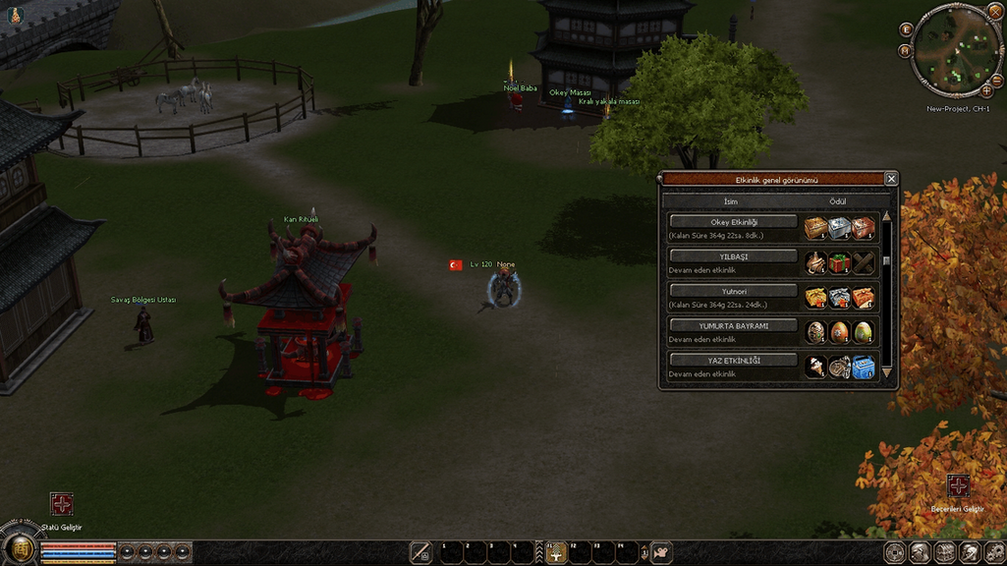Select the Okey Etkinliği event button
The image size is (1007, 566).
pyautogui.click(x=733, y=222)
